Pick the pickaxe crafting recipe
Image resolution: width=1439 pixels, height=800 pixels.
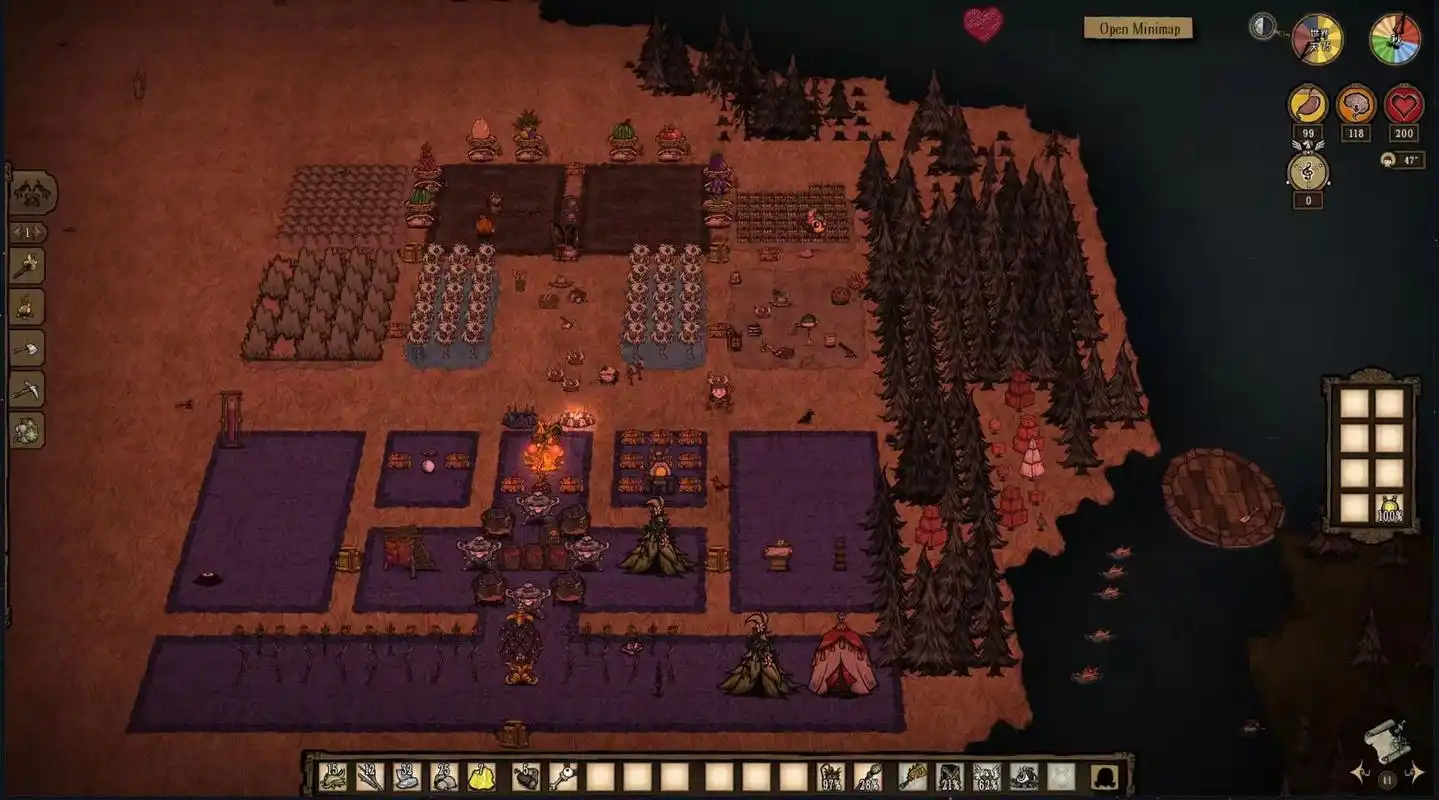[27, 389]
